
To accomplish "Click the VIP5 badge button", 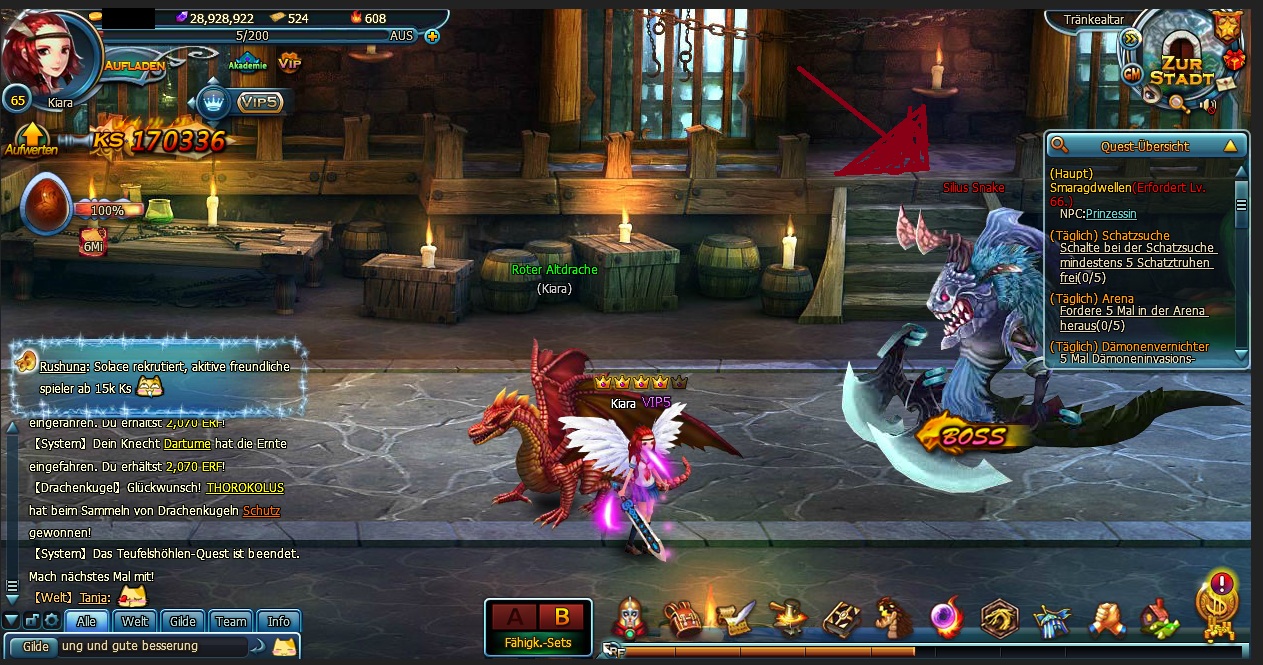I will (258, 102).
